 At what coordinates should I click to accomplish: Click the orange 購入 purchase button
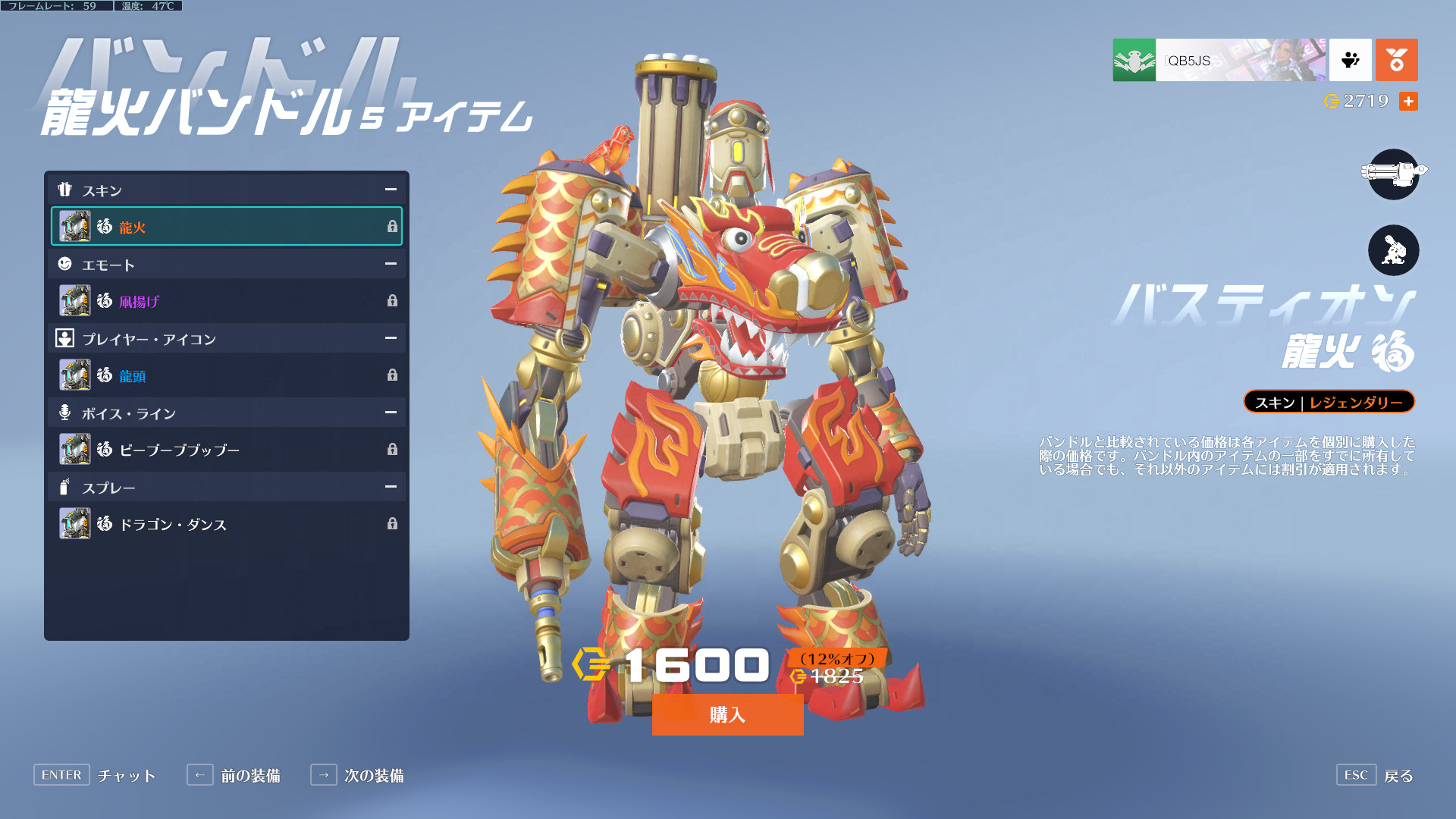727,714
